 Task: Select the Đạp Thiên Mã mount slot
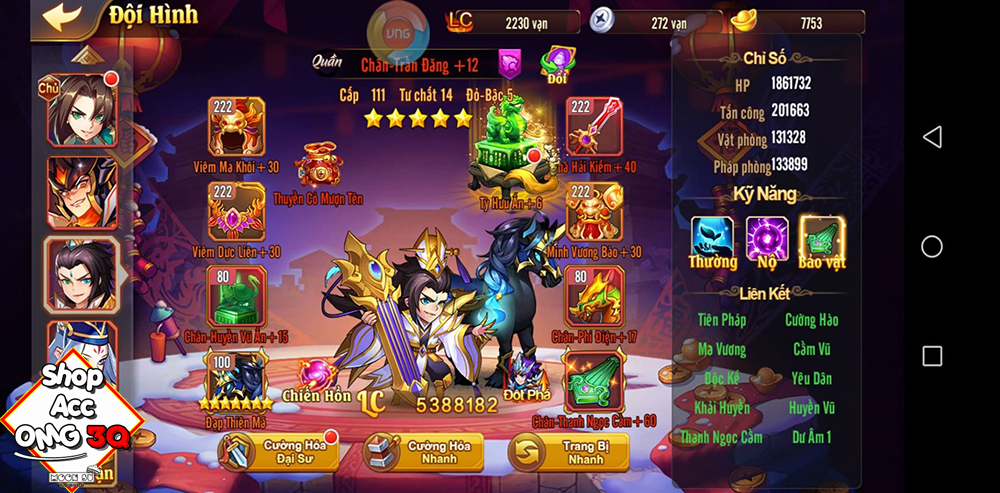pos(235,378)
